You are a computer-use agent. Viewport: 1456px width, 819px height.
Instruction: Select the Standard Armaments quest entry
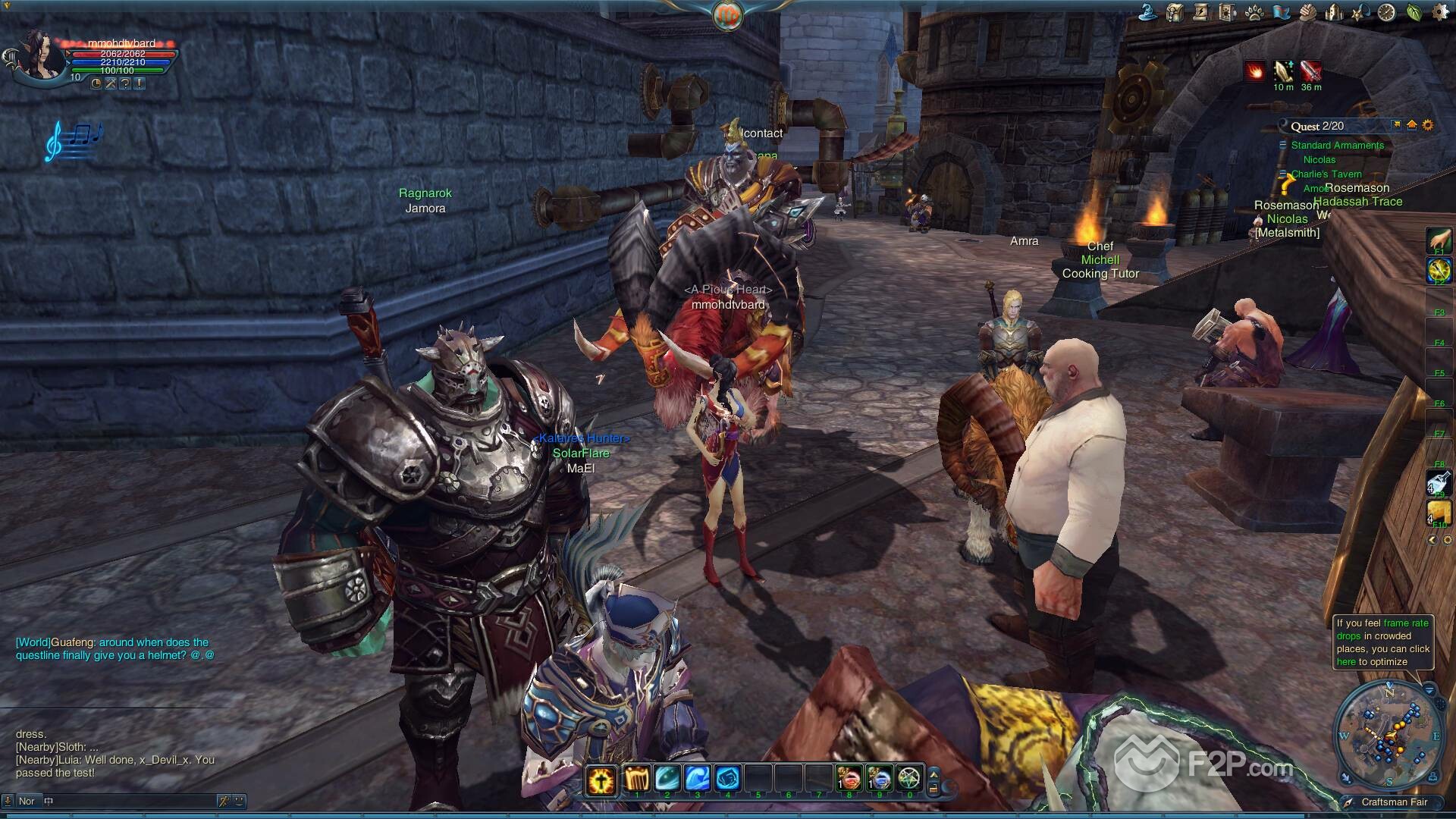(x=1337, y=145)
